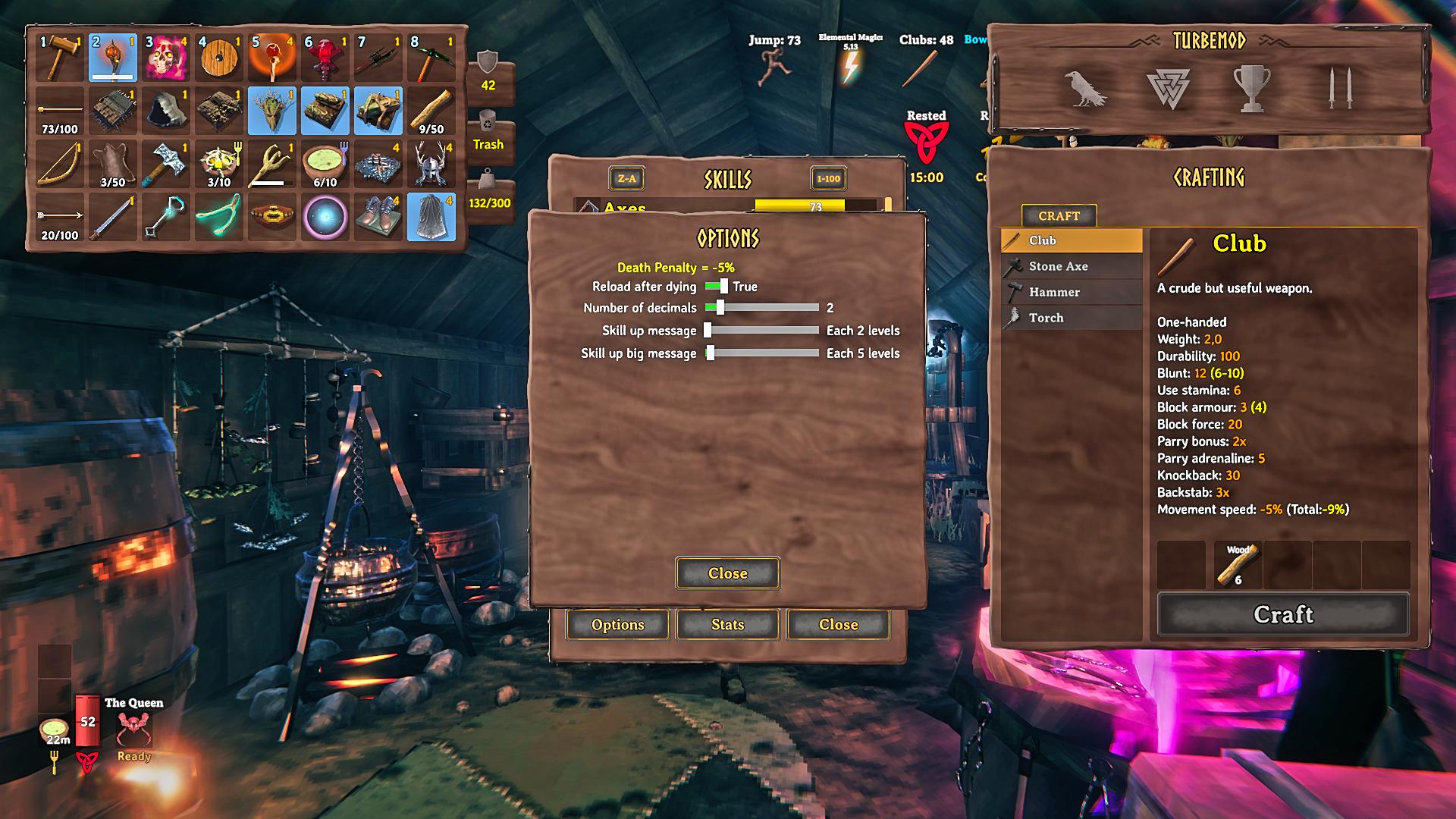
Task: Craft the Club
Action: click(x=1282, y=614)
